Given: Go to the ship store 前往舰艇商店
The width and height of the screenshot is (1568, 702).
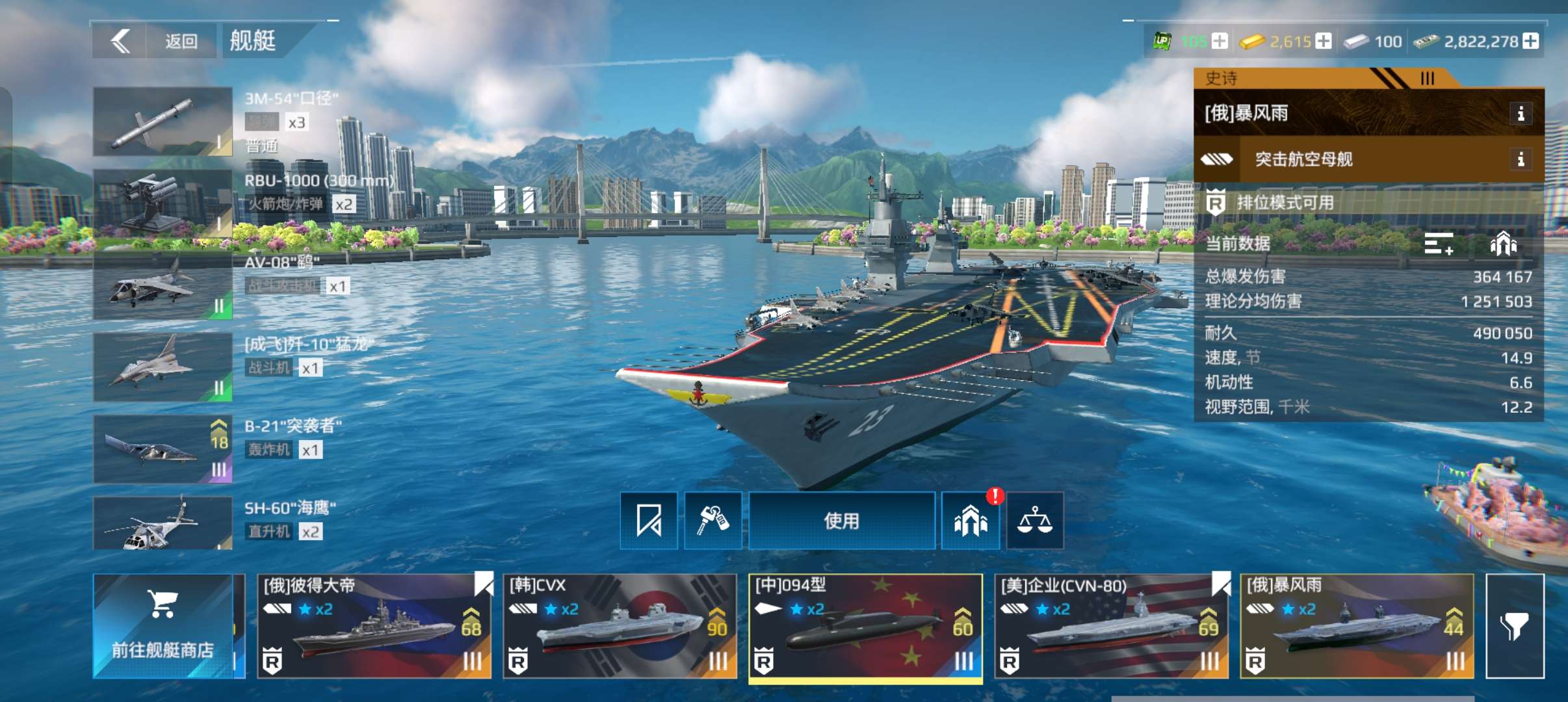Looking at the screenshot, I should click(163, 626).
